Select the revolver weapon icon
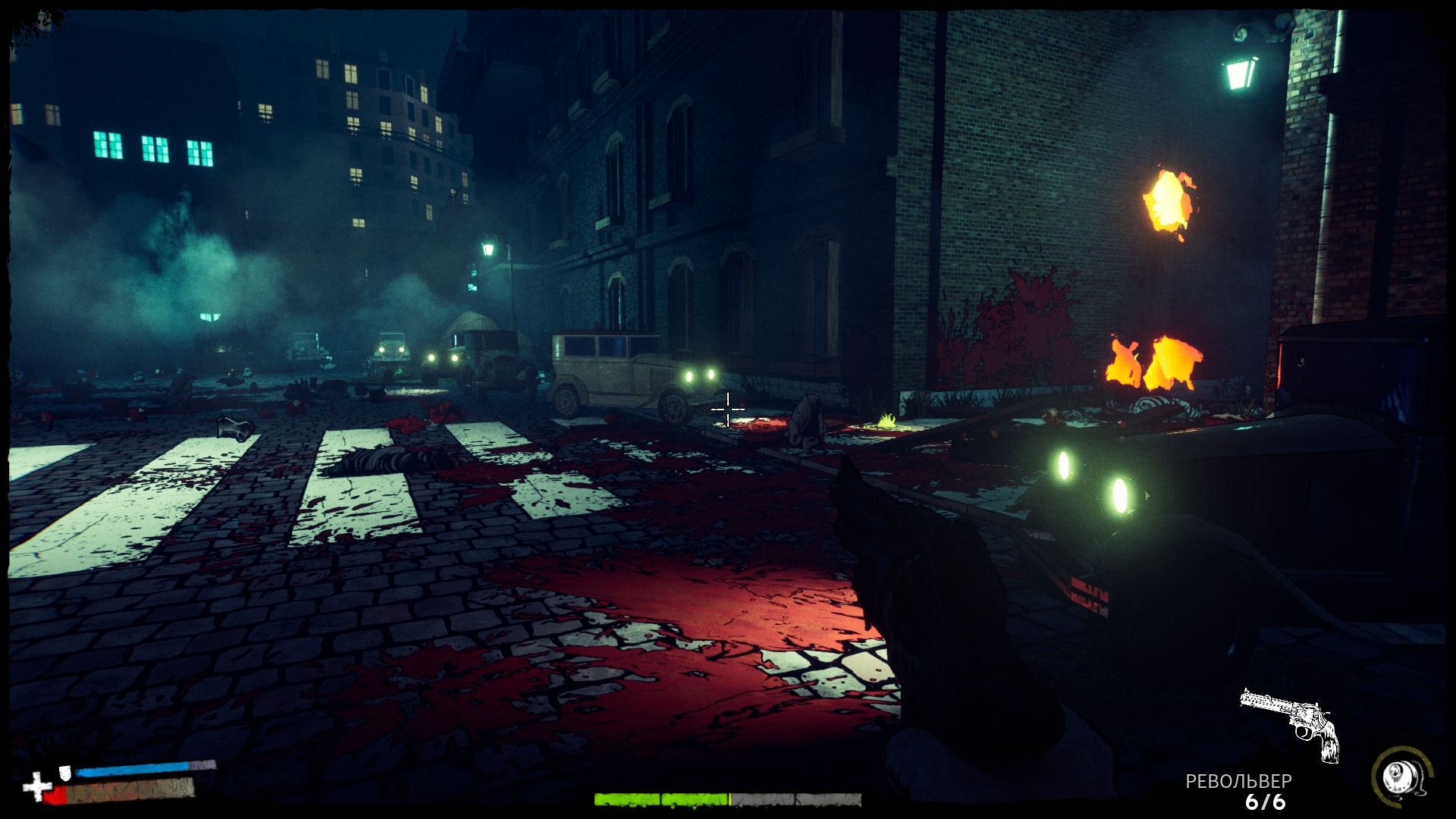Viewport: 1456px width, 819px height. coord(1291,723)
